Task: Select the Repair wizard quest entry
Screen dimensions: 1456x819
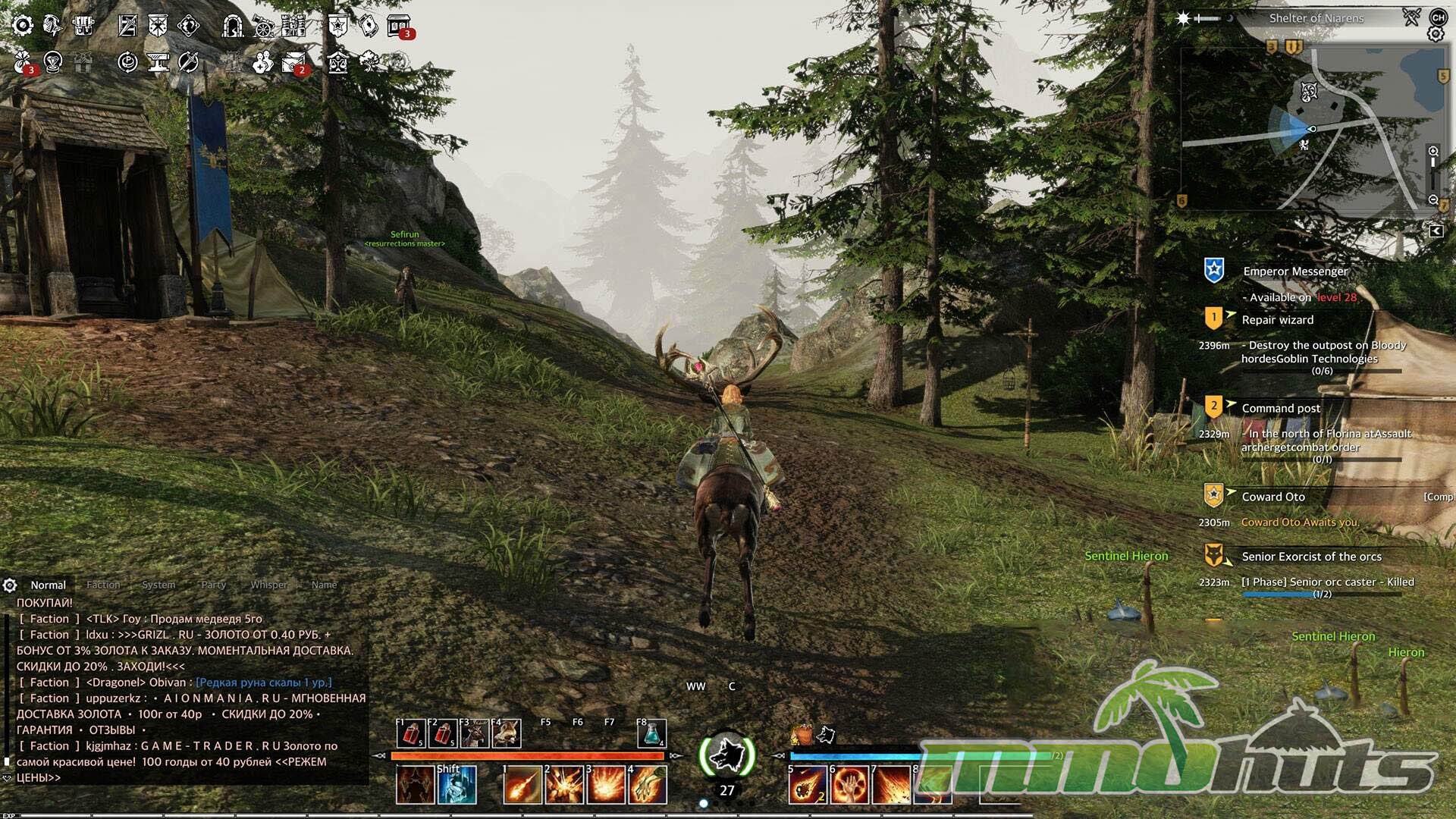Action: (1277, 320)
